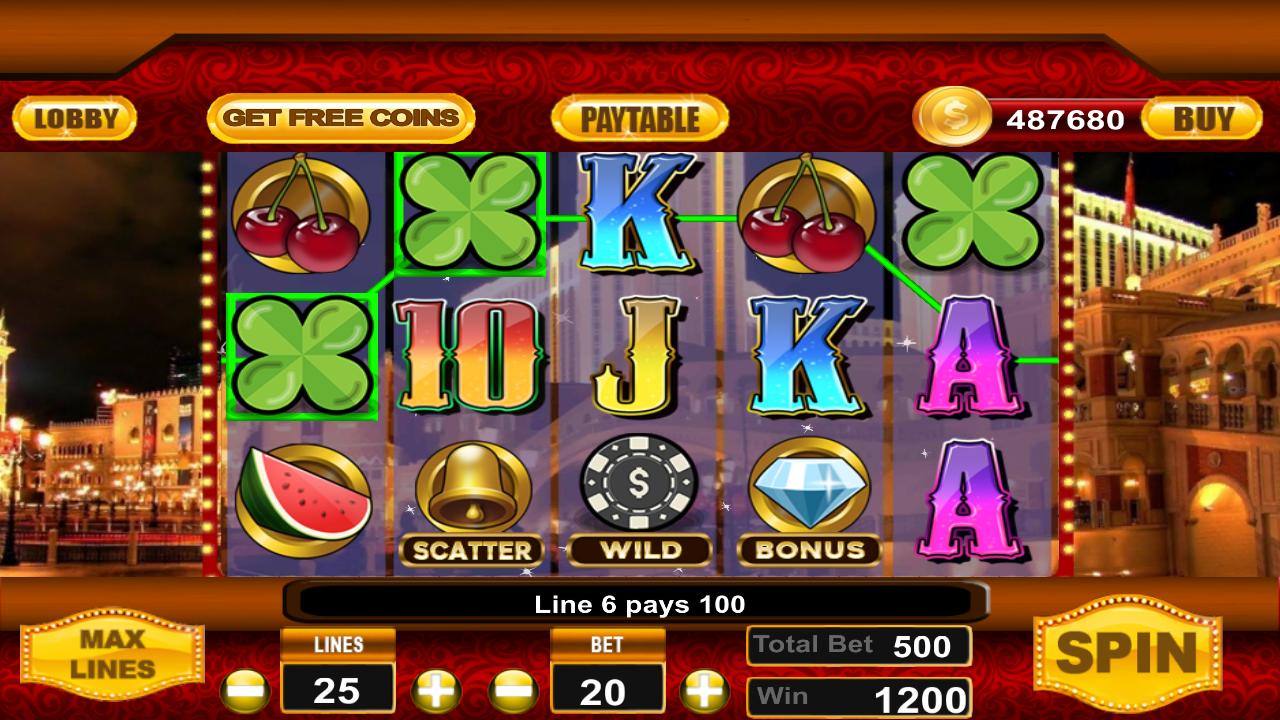This screenshot has height=720, width=1280.
Task: Activate MAX LINES
Action: coord(113,655)
